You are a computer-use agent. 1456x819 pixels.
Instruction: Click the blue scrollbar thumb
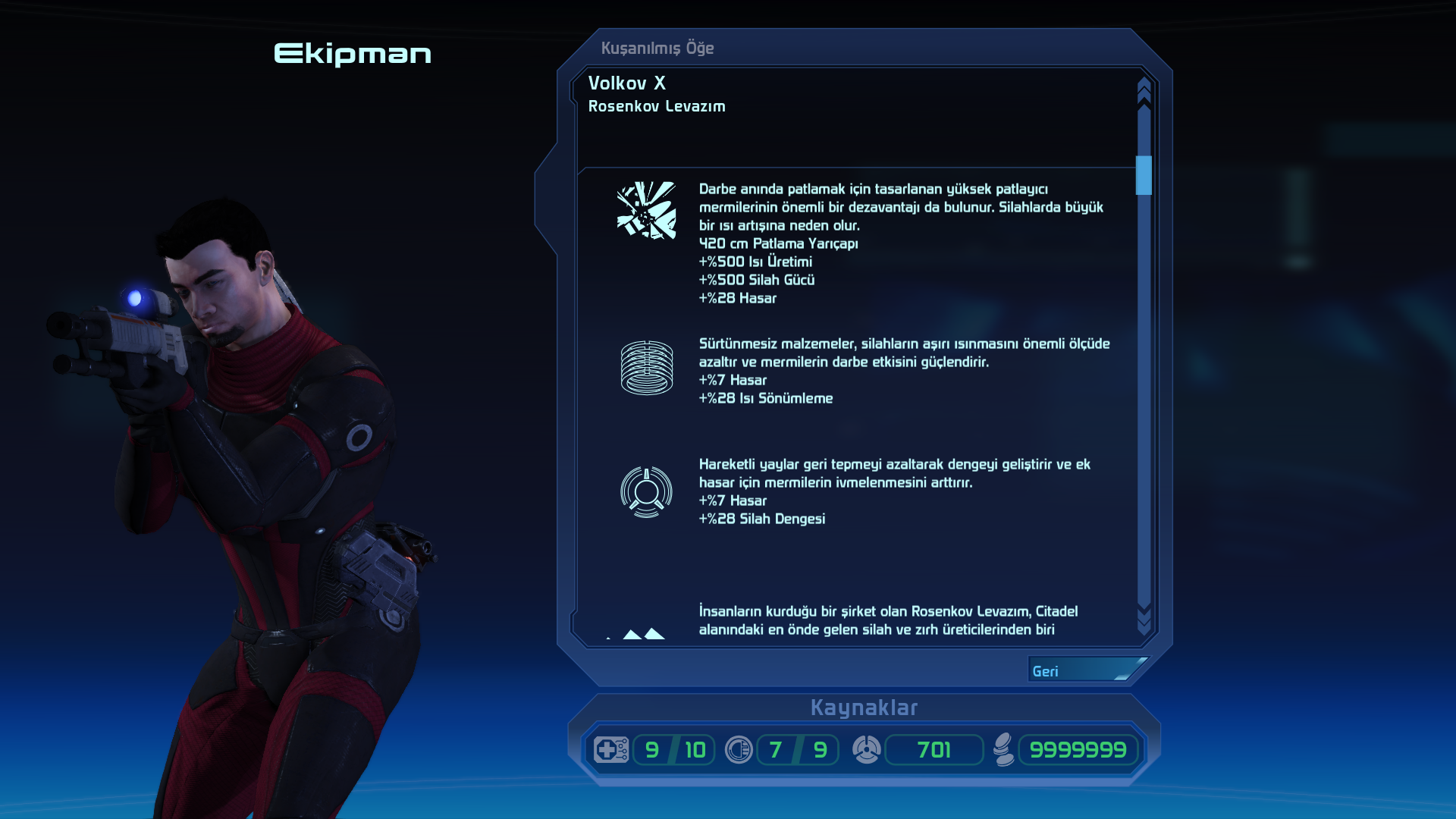coord(1144,175)
